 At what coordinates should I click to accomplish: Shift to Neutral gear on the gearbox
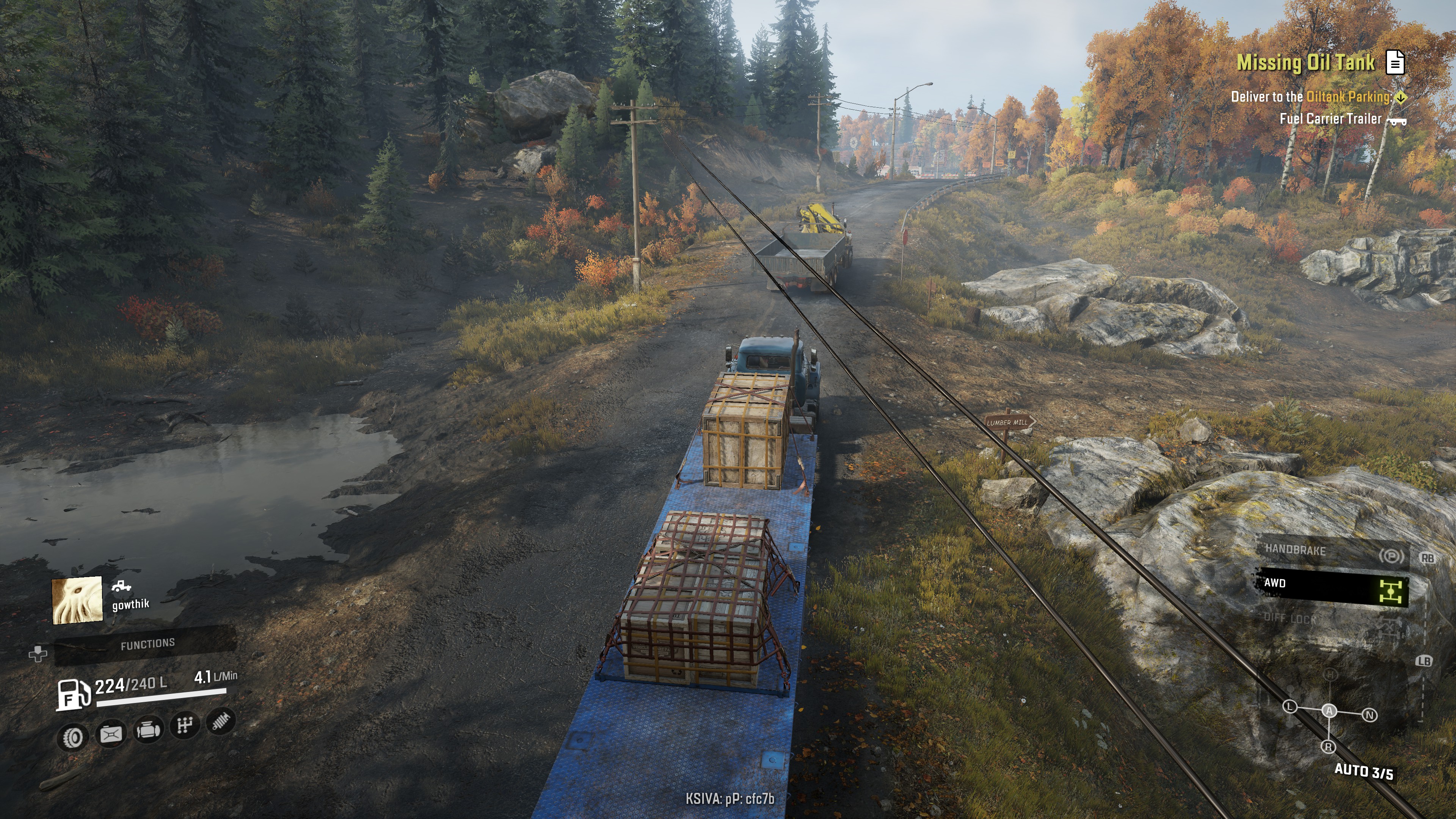1369,715
